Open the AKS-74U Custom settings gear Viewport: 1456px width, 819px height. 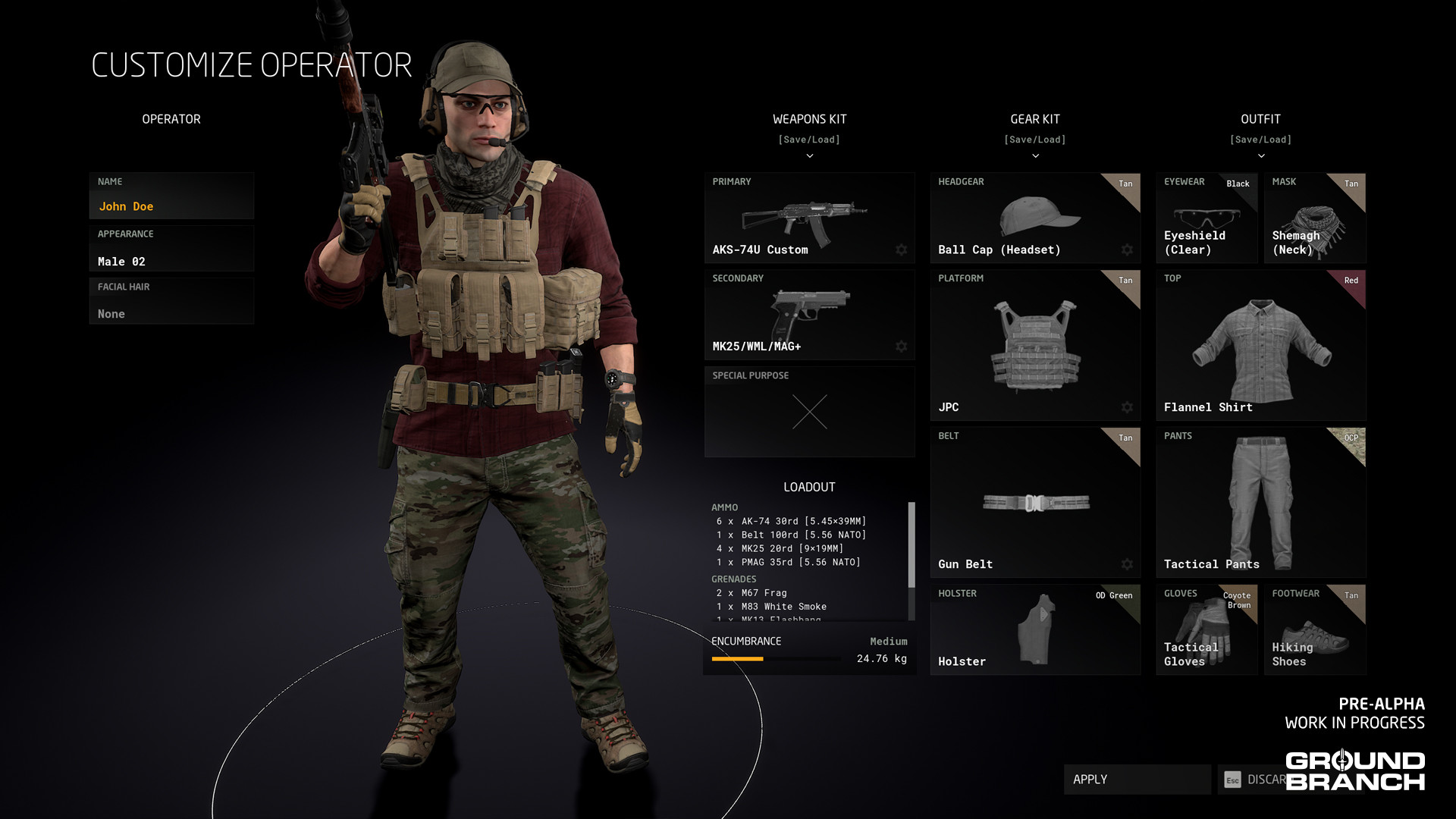pyautogui.click(x=901, y=249)
